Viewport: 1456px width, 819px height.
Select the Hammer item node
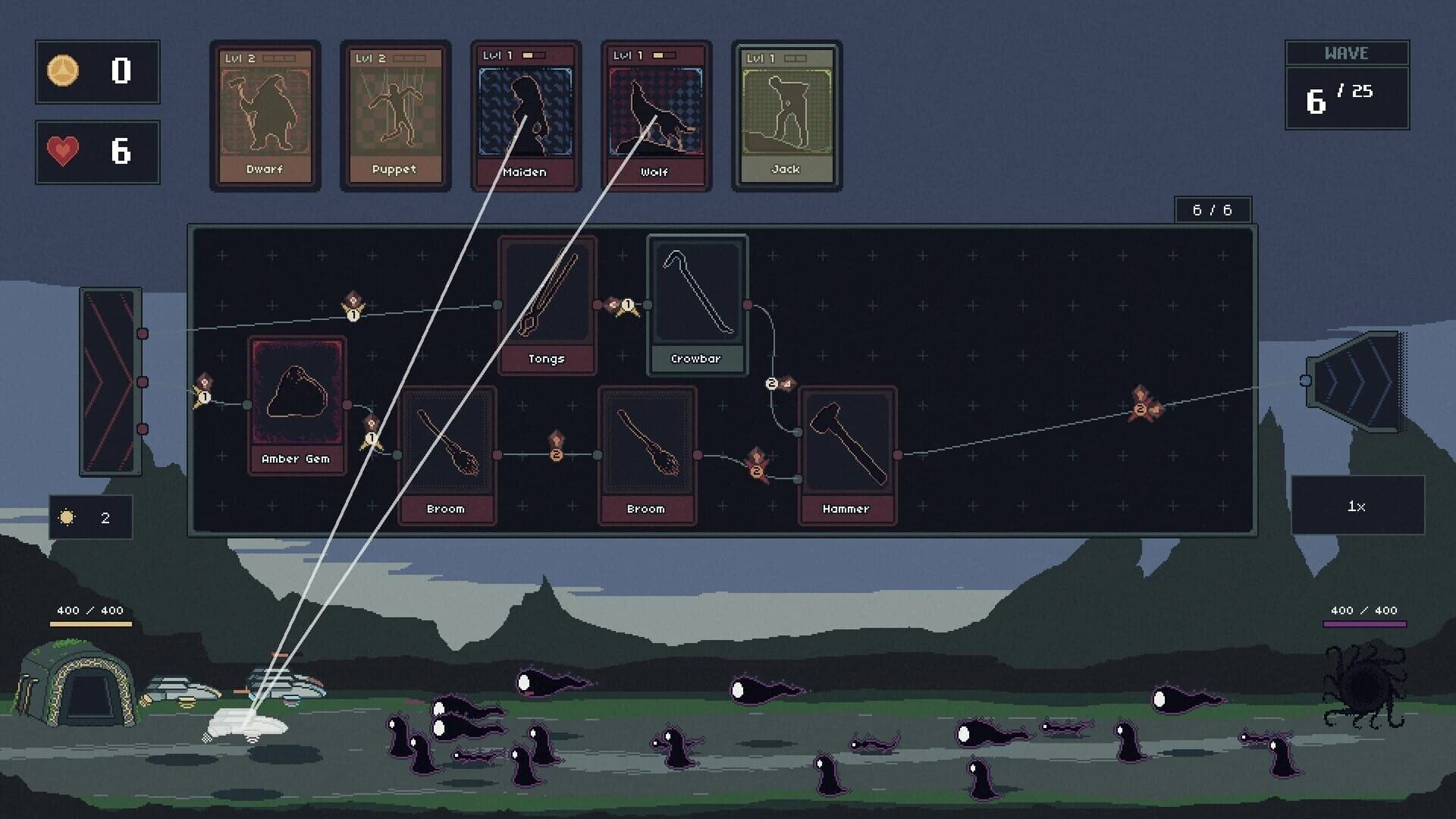[x=846, y=451]
